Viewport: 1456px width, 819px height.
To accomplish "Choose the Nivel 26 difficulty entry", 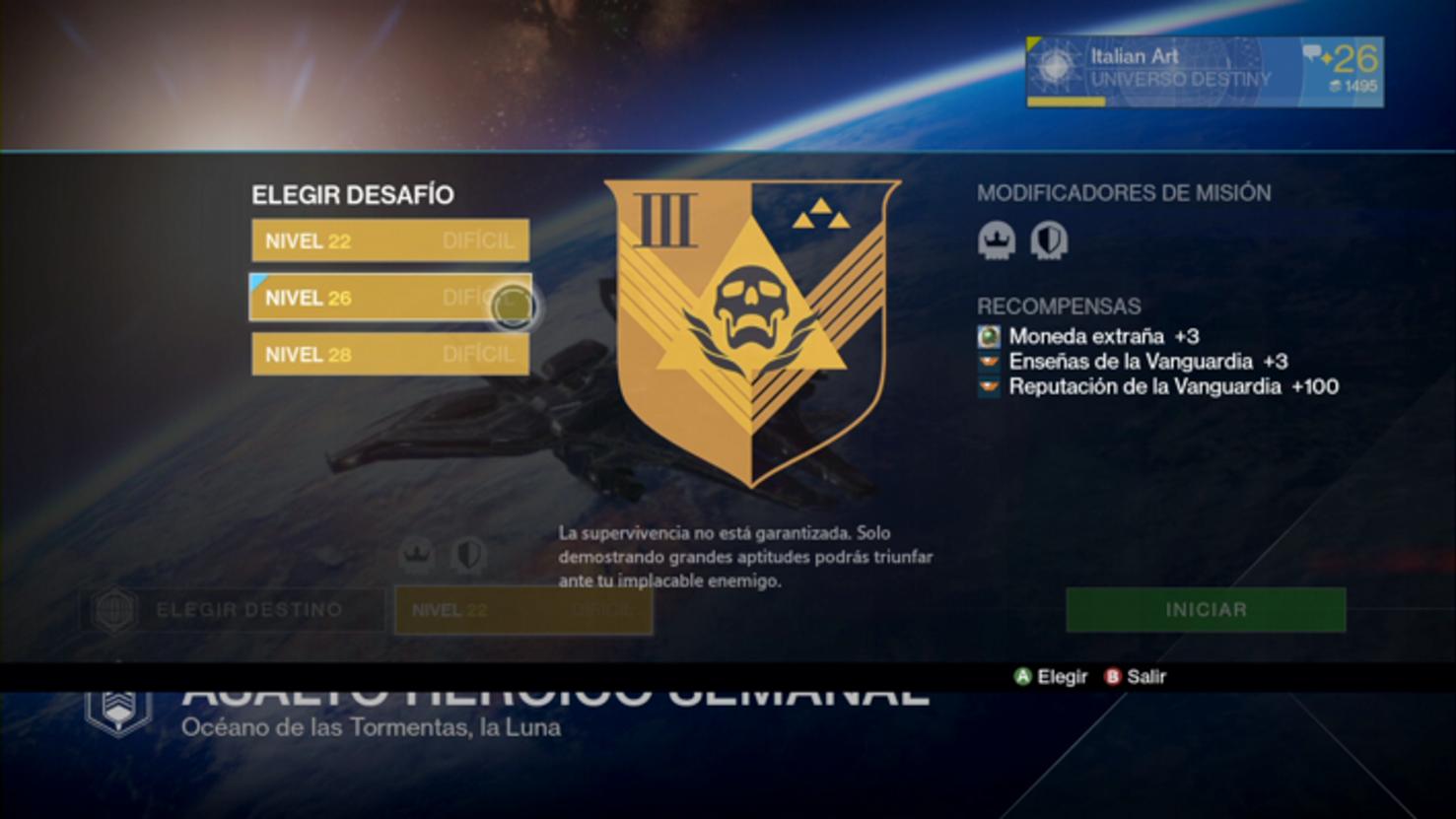I will pyautogui.click(x=389, y=298).
